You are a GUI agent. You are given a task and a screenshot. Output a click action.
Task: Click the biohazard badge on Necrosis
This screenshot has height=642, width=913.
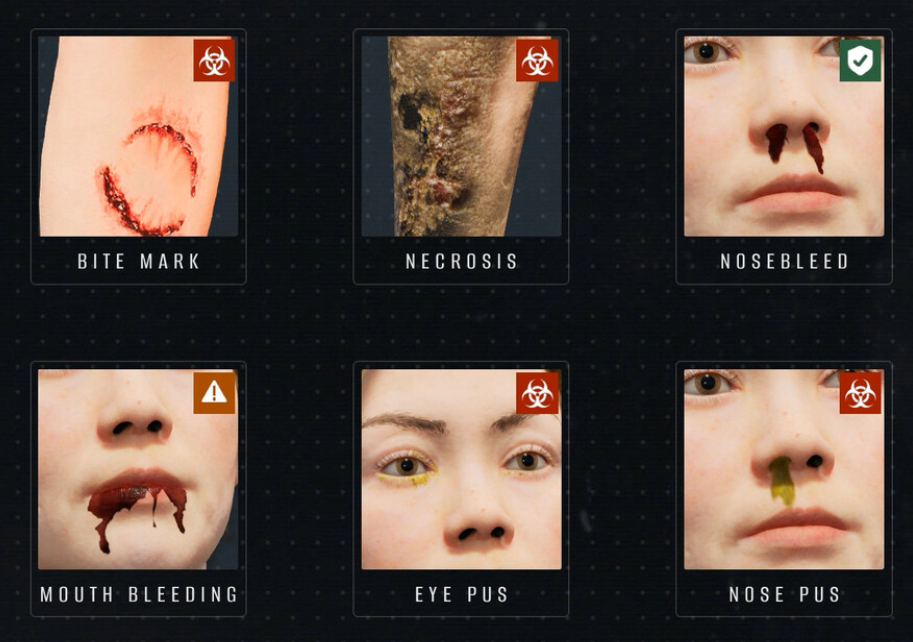[x=537, y=61]
